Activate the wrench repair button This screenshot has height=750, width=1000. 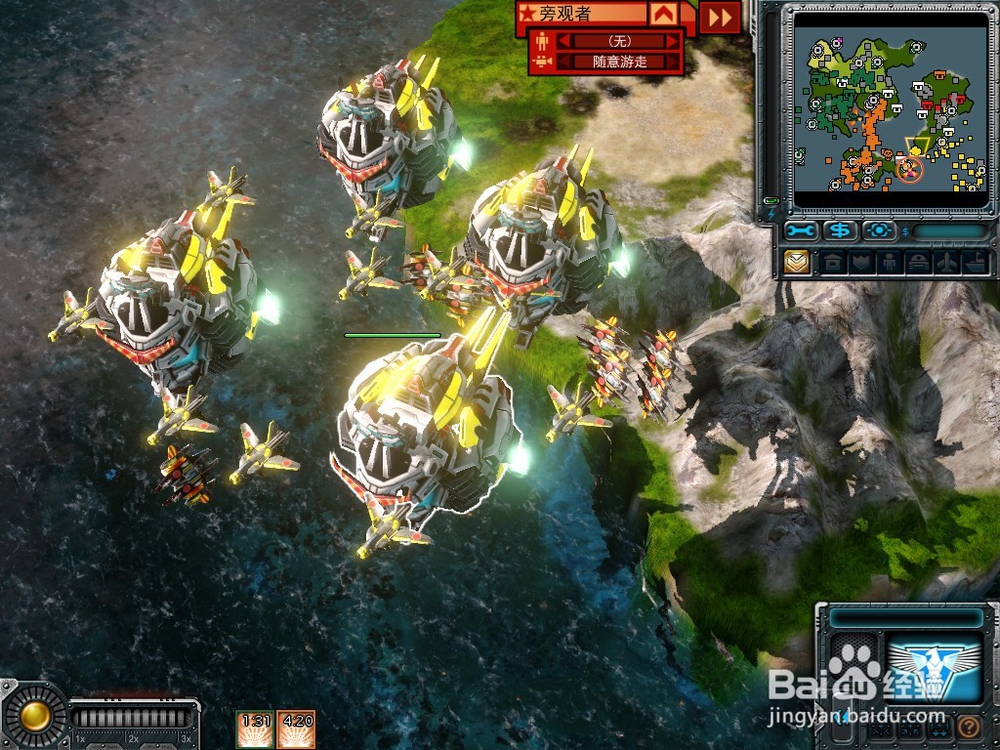(801, 231)
